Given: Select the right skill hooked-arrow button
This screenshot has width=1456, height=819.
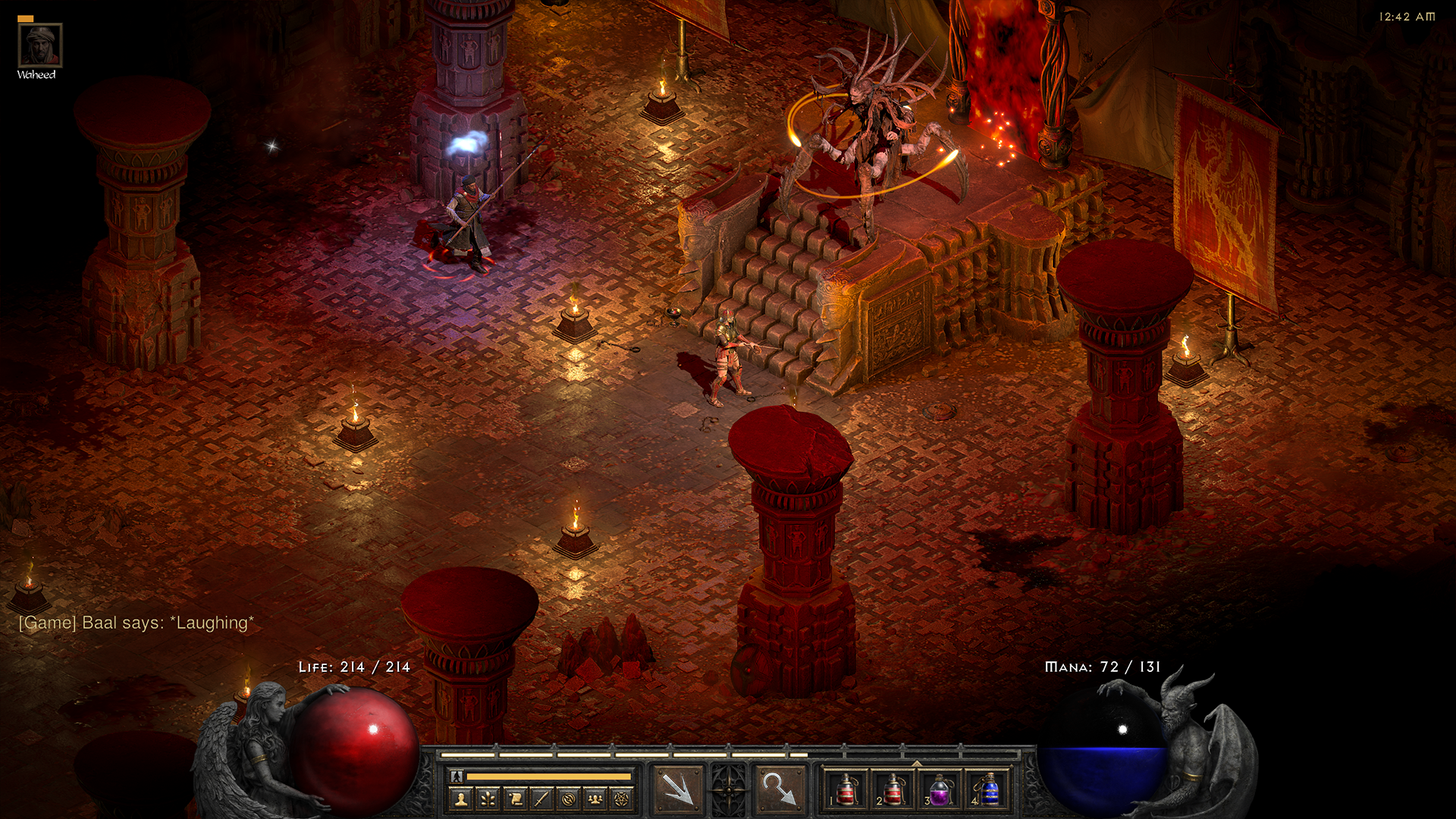Looking at the screenshot, I should 779,789.
